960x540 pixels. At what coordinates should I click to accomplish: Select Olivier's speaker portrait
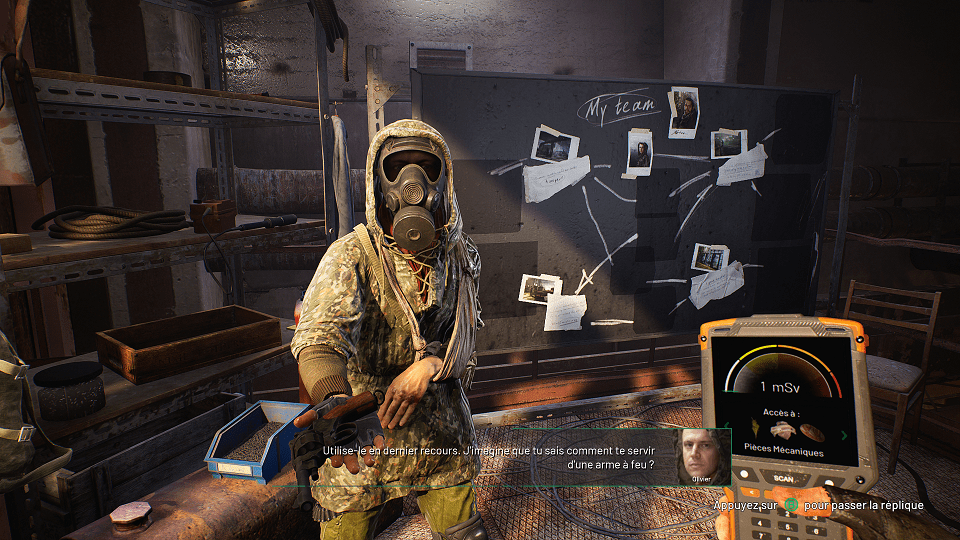[703, 456]
